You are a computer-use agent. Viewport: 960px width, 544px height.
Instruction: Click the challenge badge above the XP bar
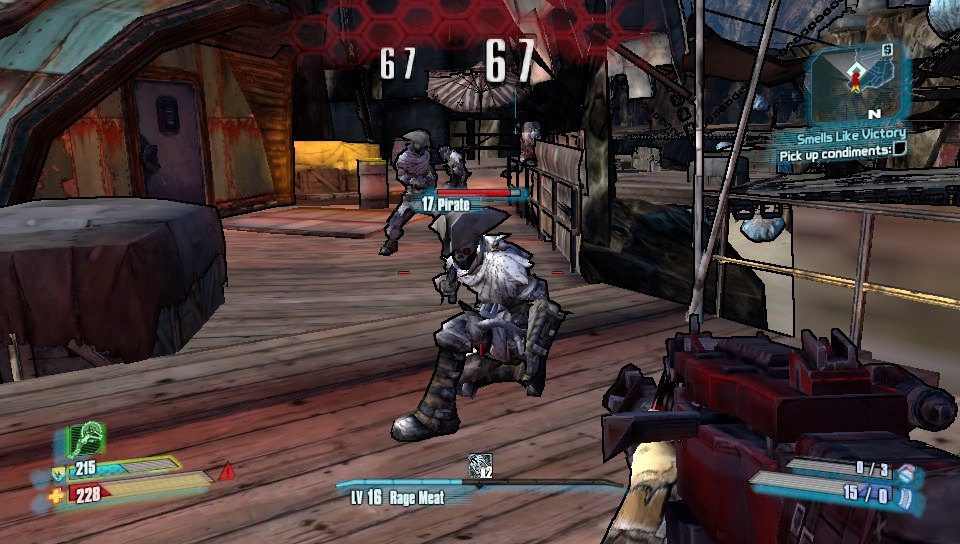[x=481, y=466]
